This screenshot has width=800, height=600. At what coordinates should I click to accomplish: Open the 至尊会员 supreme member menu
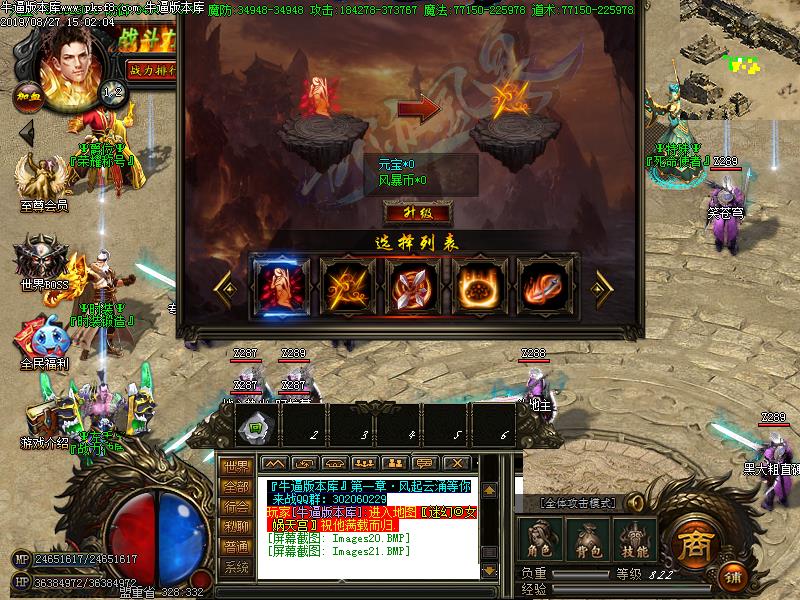point(43,180)
